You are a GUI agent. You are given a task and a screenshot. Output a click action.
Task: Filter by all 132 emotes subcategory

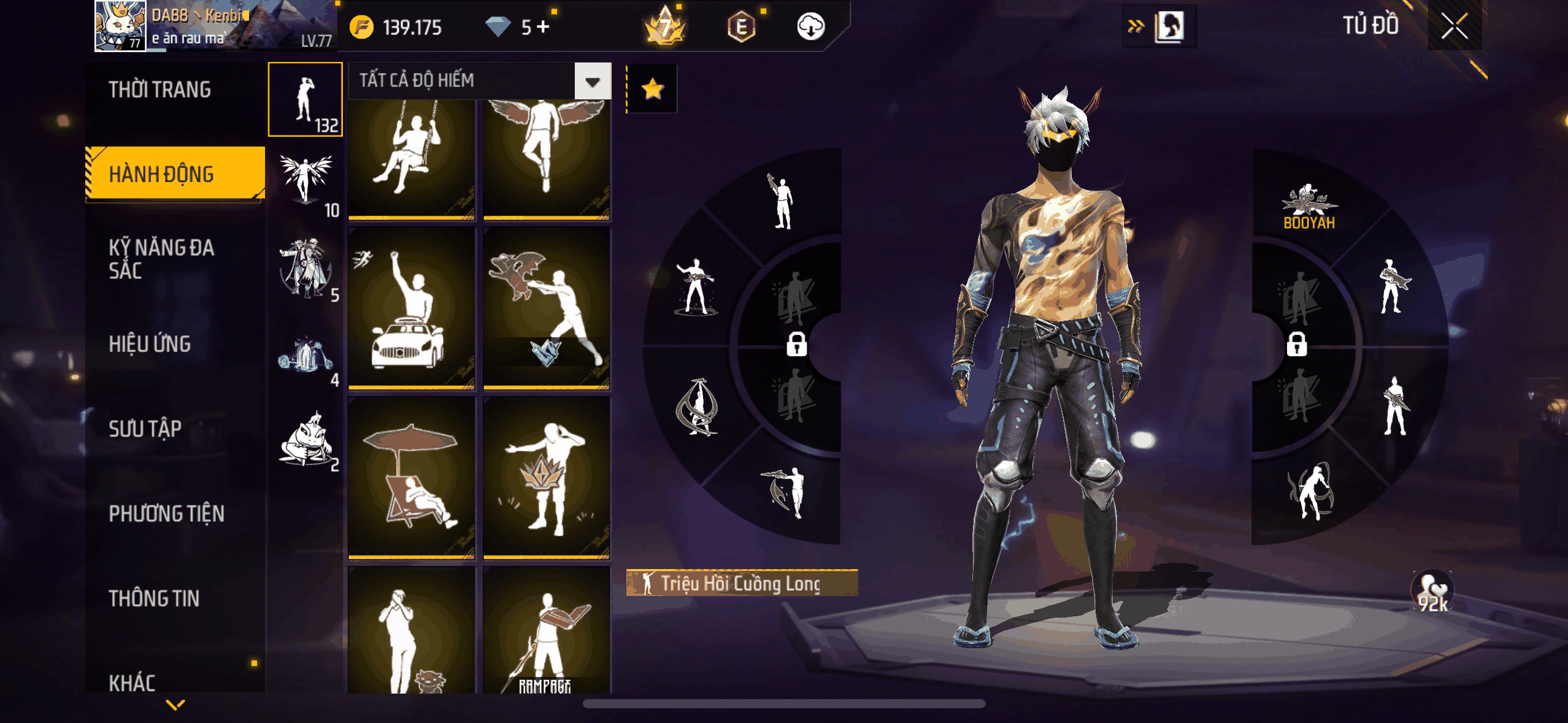[x=306, y=99]
